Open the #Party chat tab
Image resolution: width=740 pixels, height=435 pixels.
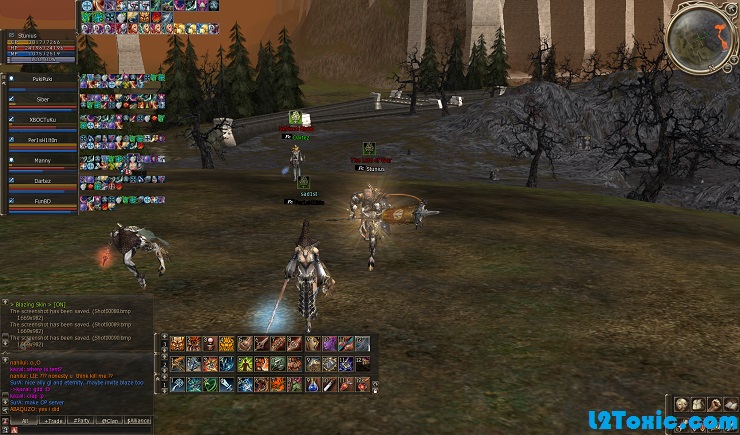click(x=81, y=421)
